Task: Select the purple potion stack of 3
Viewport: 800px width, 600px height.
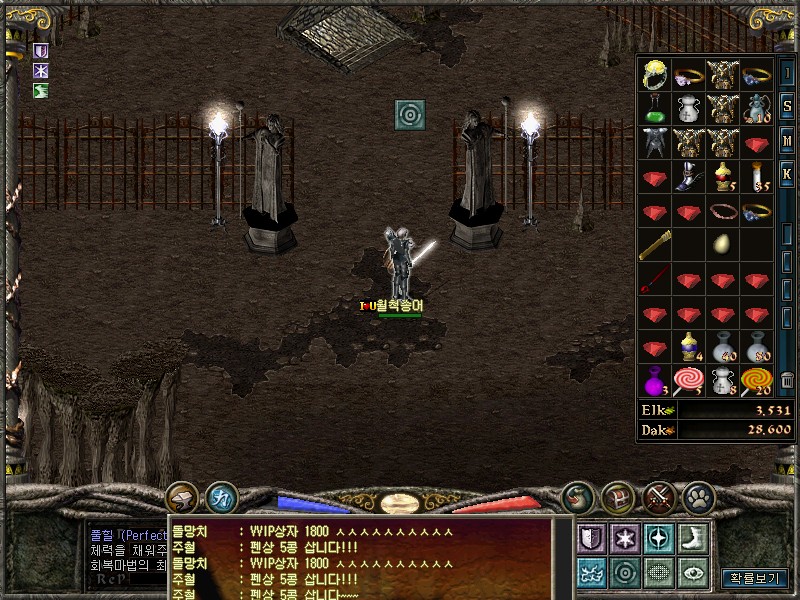Action: [x=655, y=381]
